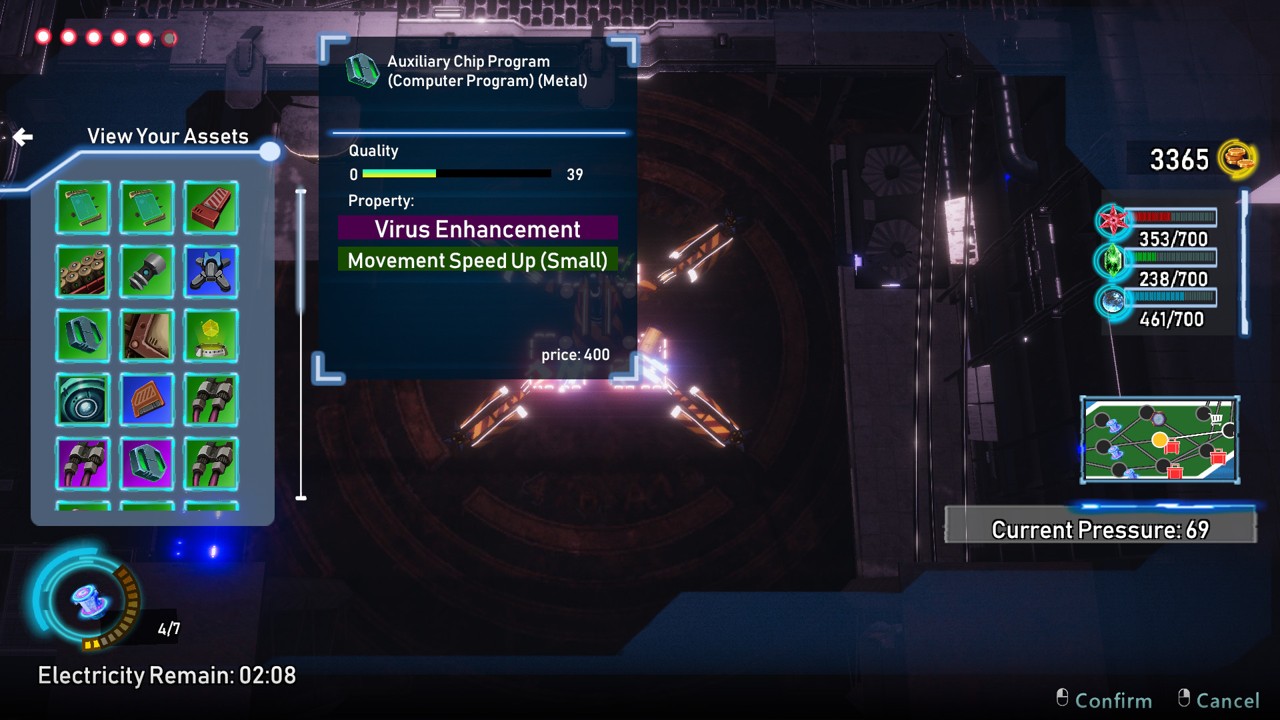This screenshot has height=720, width=1280.
Task: Open the node network minimap
Action: (1160, 440)
